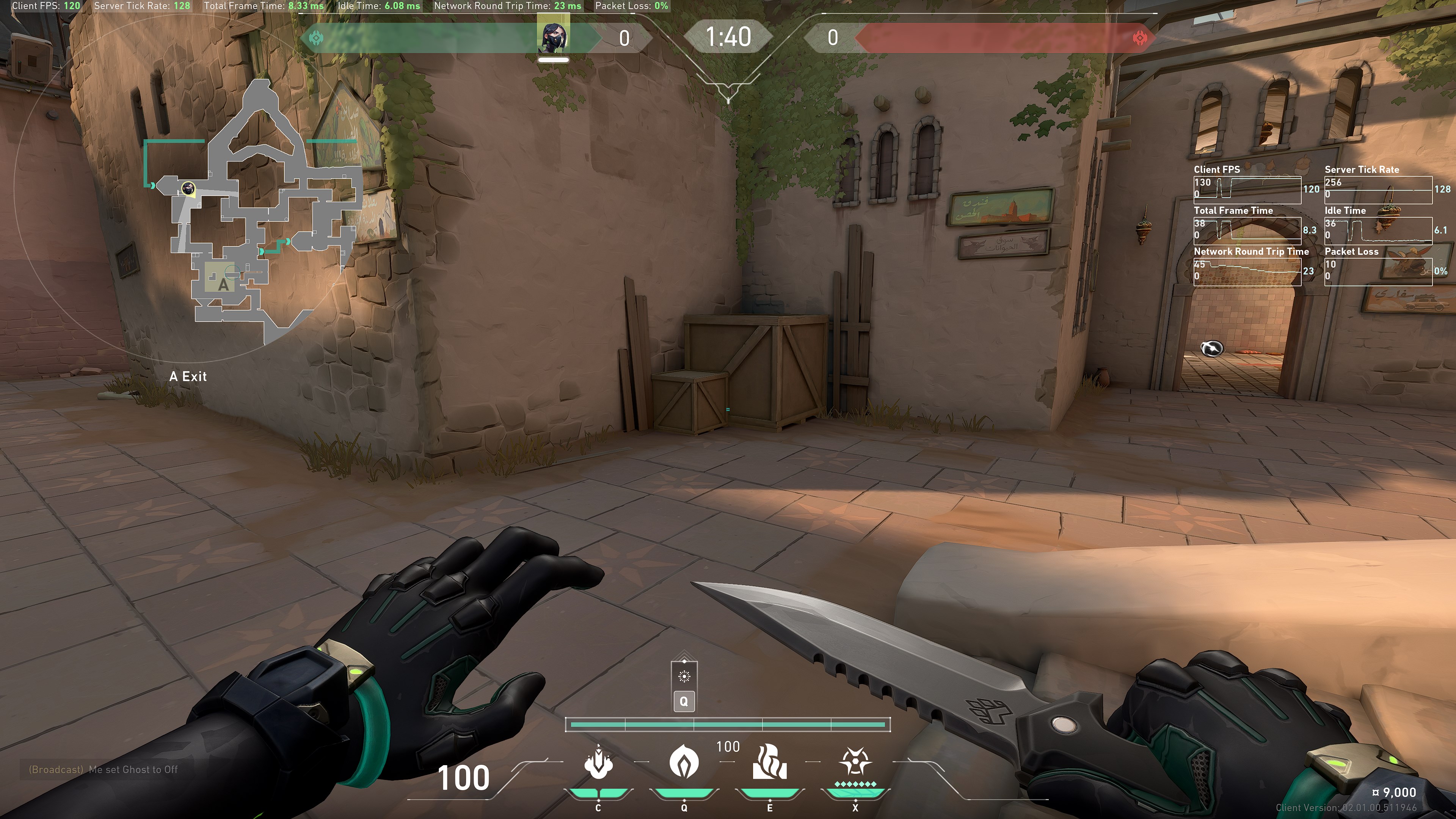Screen dimensions: 1456x819
Task: Choose the Toxic Screen ability icon
Action: (x=769, y=762)
